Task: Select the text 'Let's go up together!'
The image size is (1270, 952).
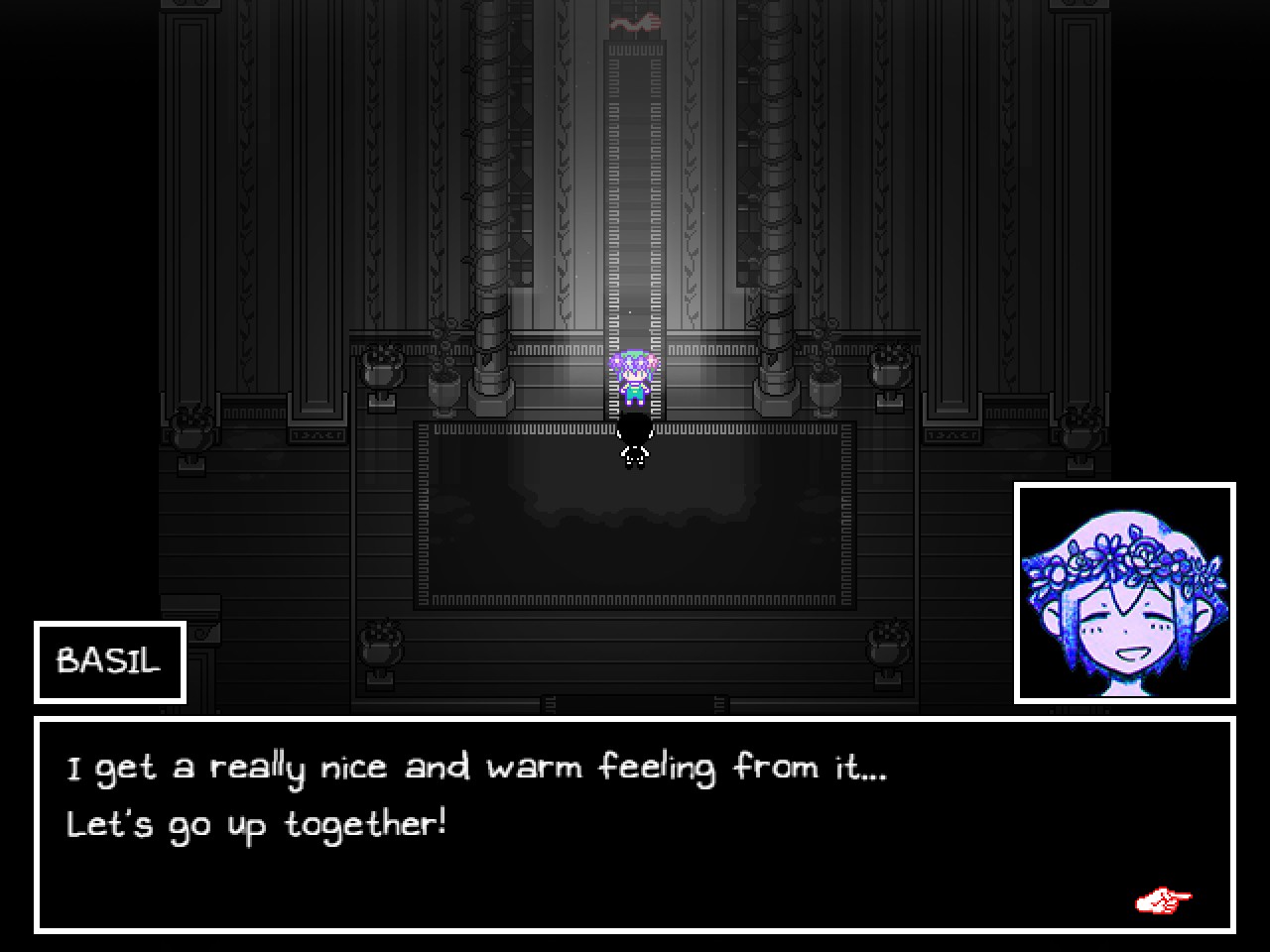Action: tap(257, 823)
